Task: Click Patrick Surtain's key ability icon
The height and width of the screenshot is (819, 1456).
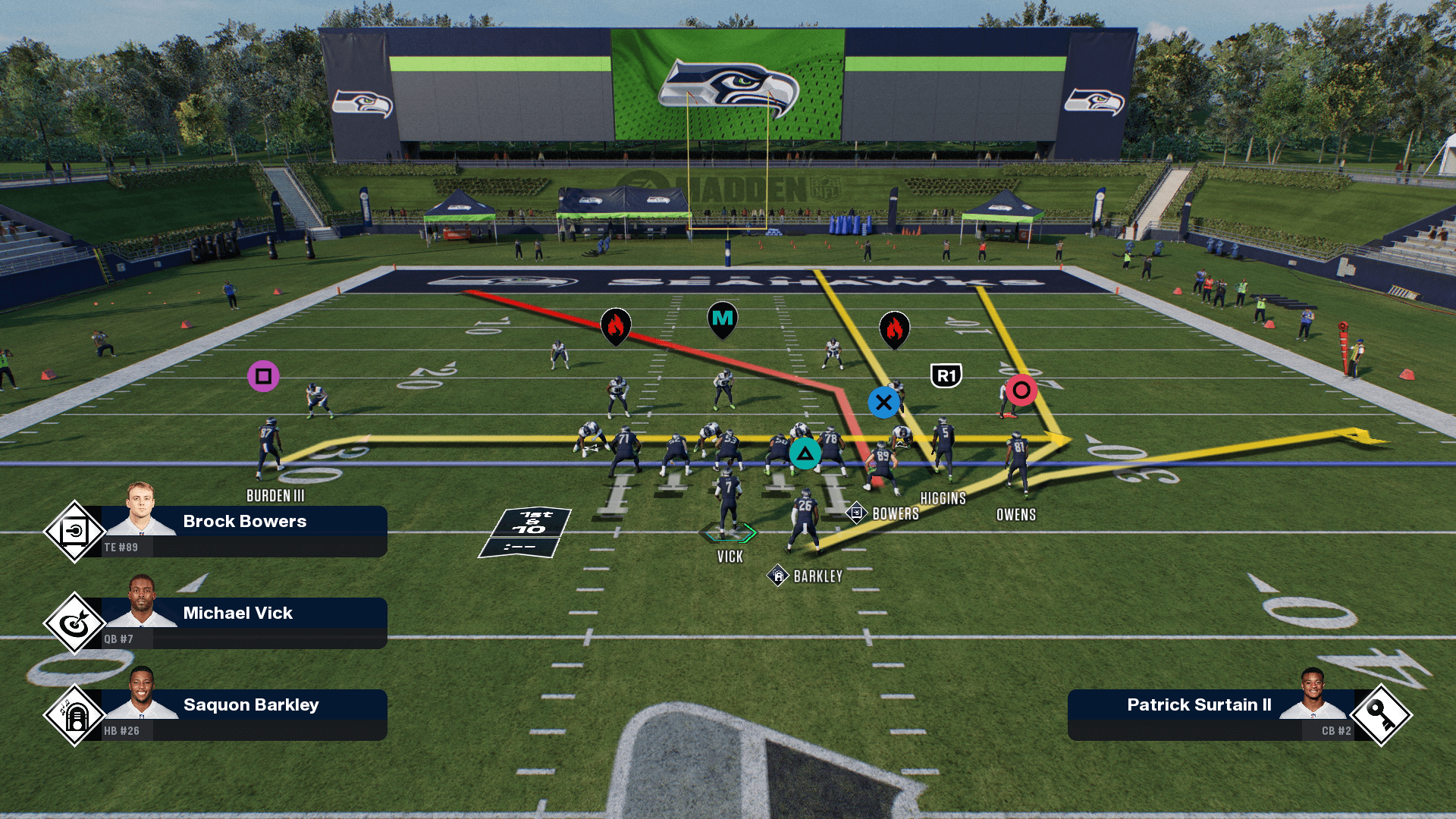Action: (1380, 715)
